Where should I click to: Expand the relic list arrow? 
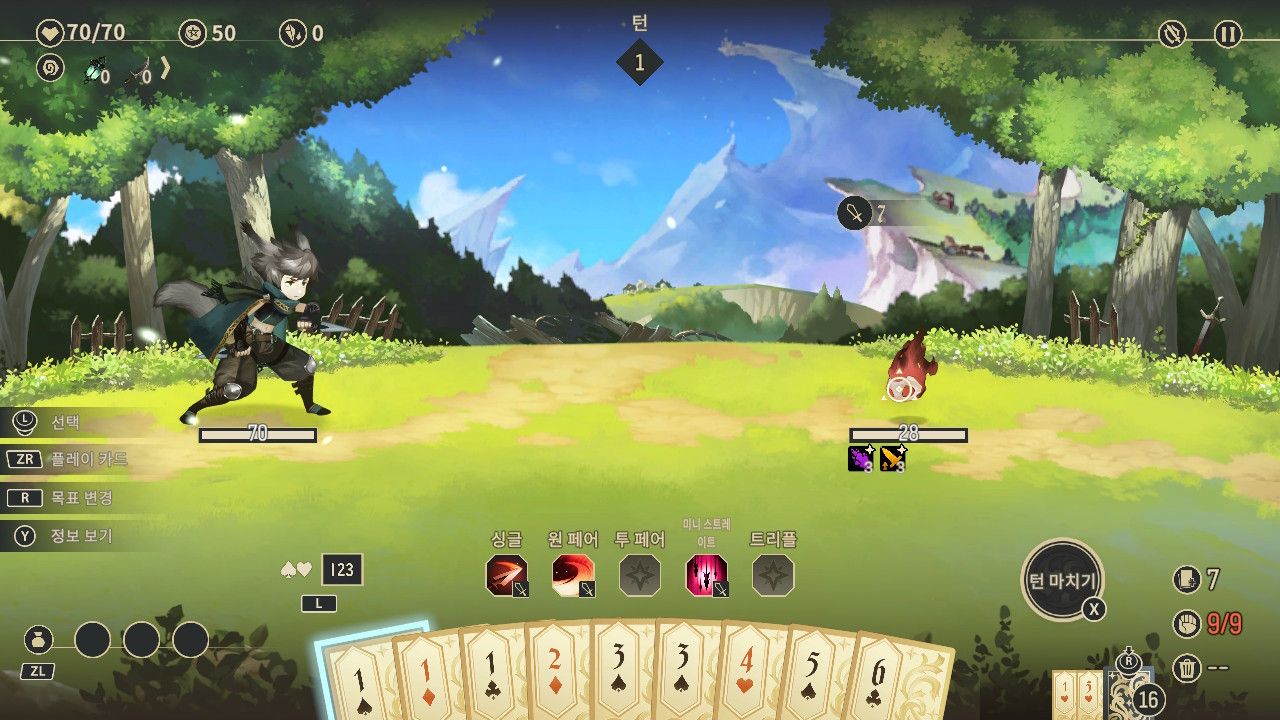(x=166, y=68)
